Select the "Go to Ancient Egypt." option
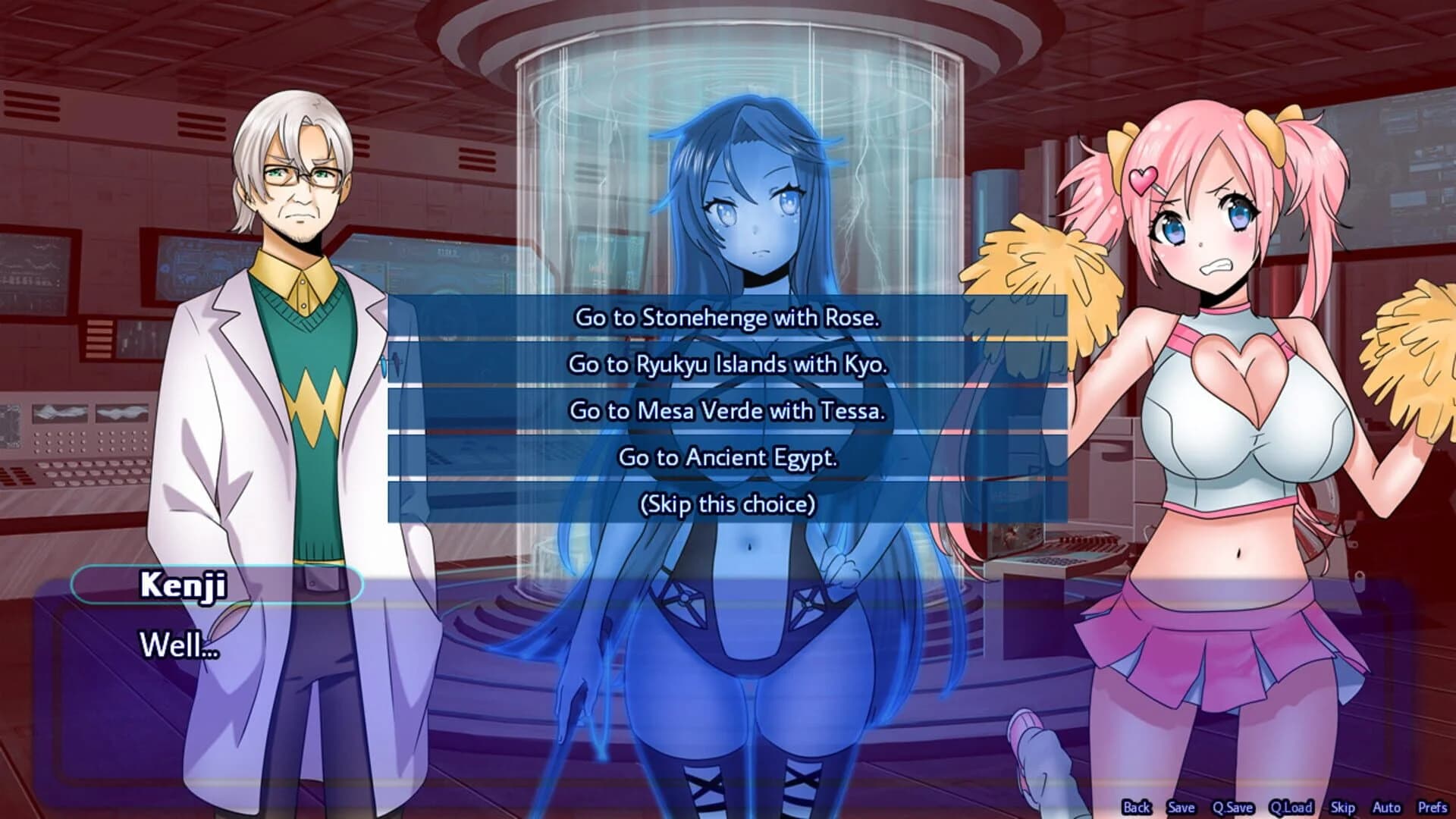This screenshot has width=1456, height=819. (x=726, y=456)
